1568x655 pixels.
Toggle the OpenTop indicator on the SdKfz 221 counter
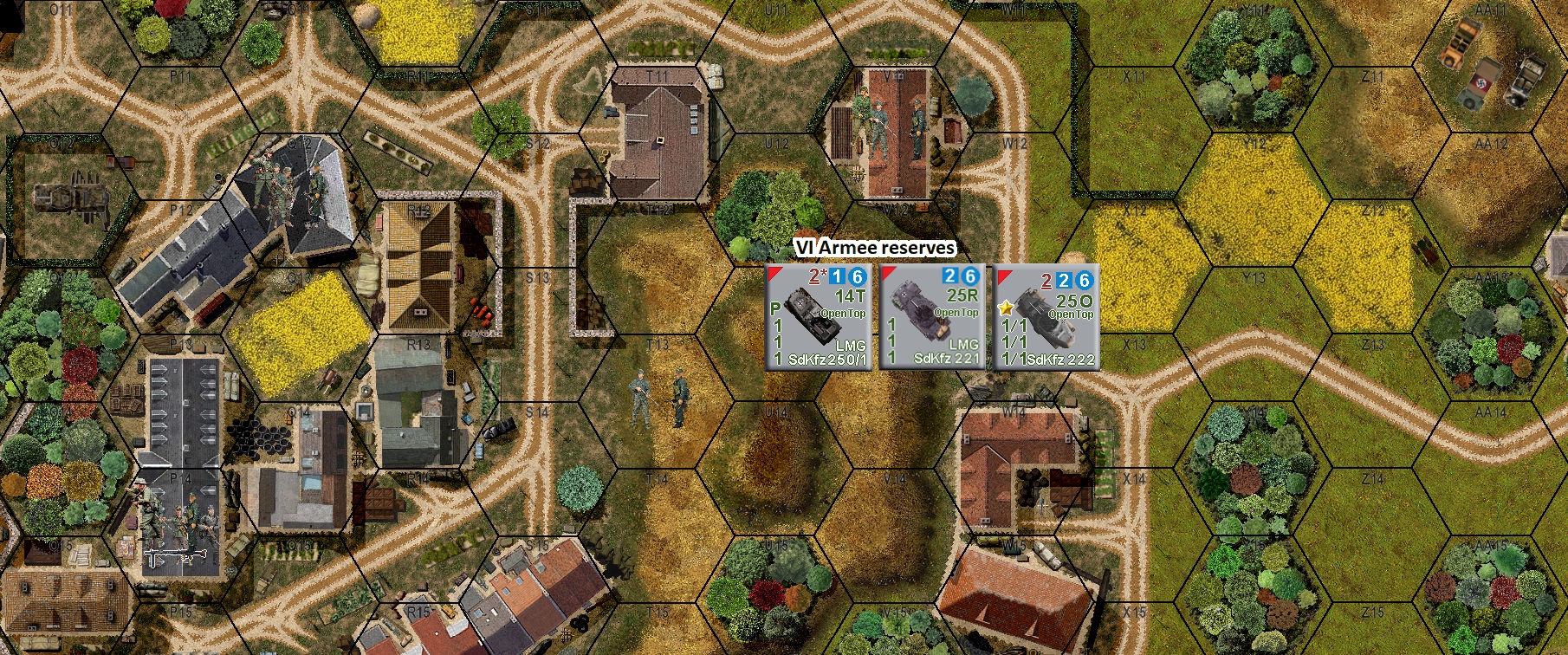956,314
